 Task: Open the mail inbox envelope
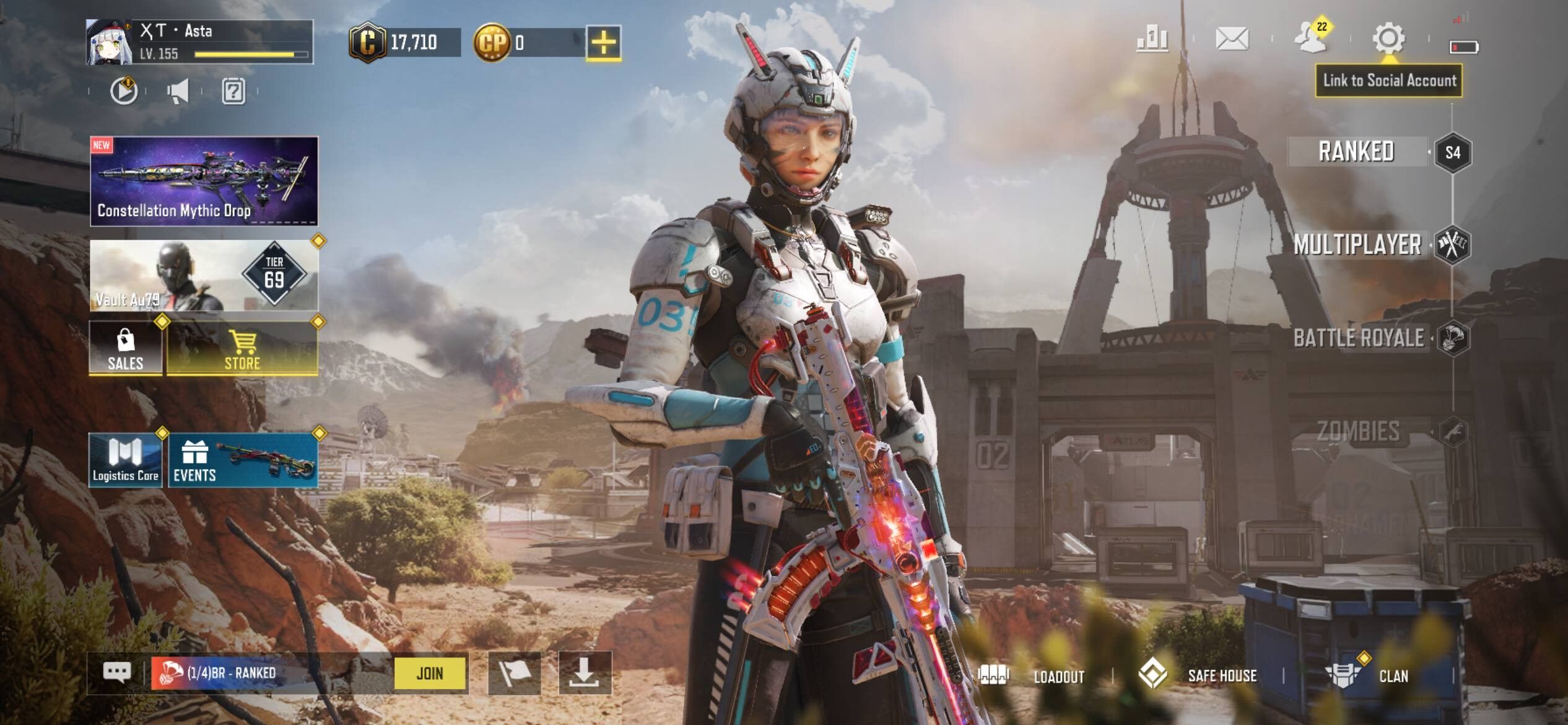(x=1232, y=40)
